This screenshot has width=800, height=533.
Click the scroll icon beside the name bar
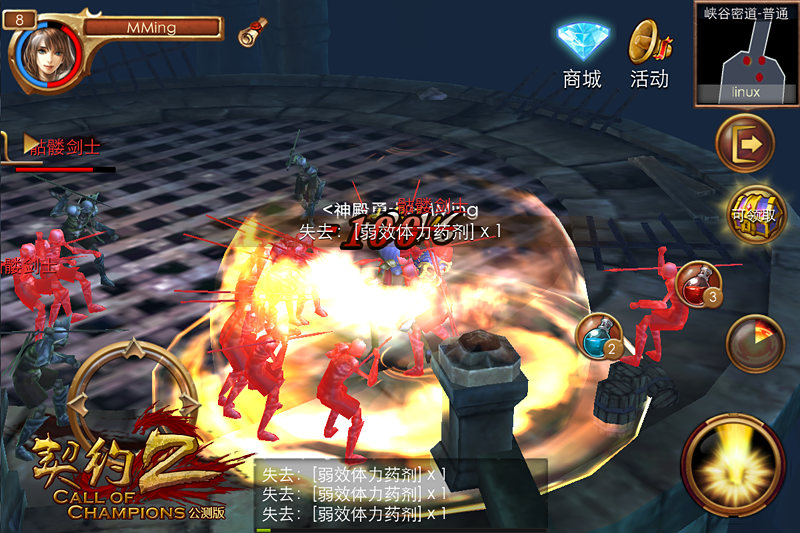point(253,32)
